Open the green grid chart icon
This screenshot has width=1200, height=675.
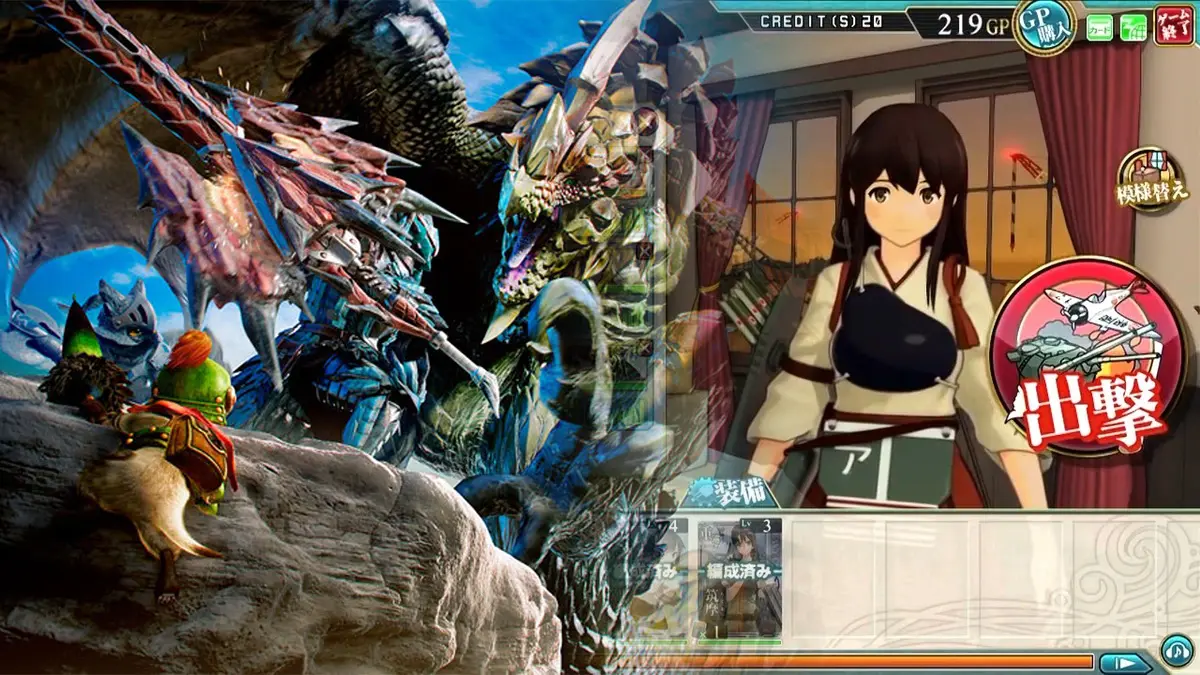click(1134, 27)
